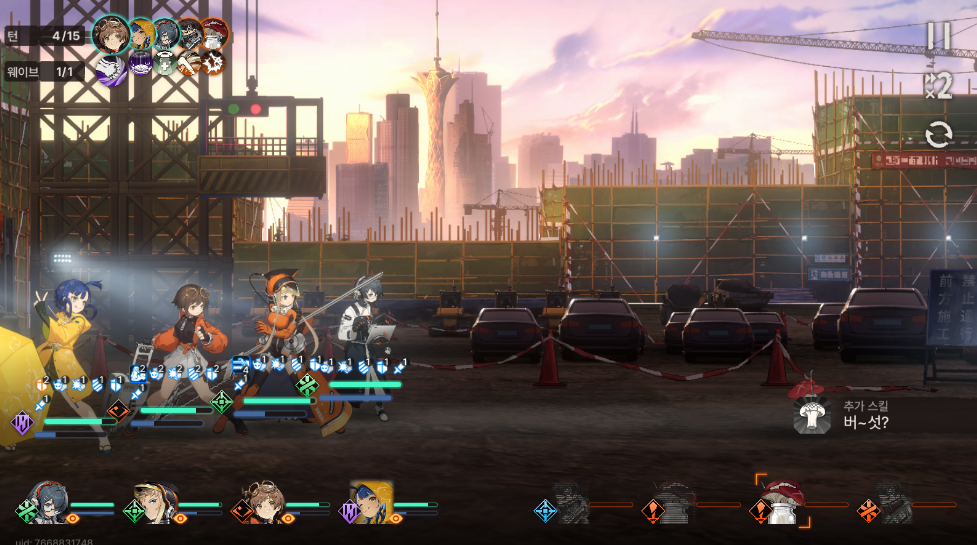Select the red mushroom enemy in turn order

tap(214, 33)
